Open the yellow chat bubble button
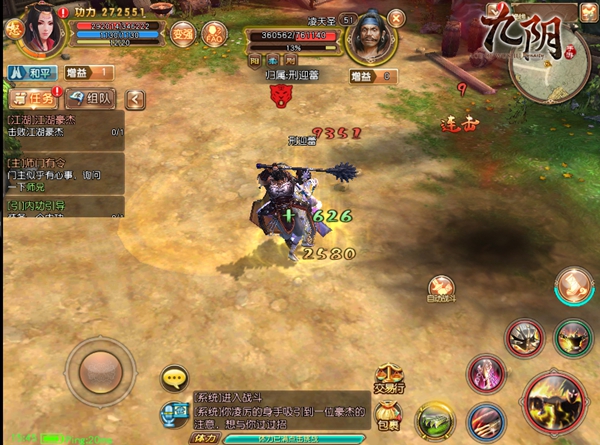Screen dimensions: 600x445 click(176, 378)
